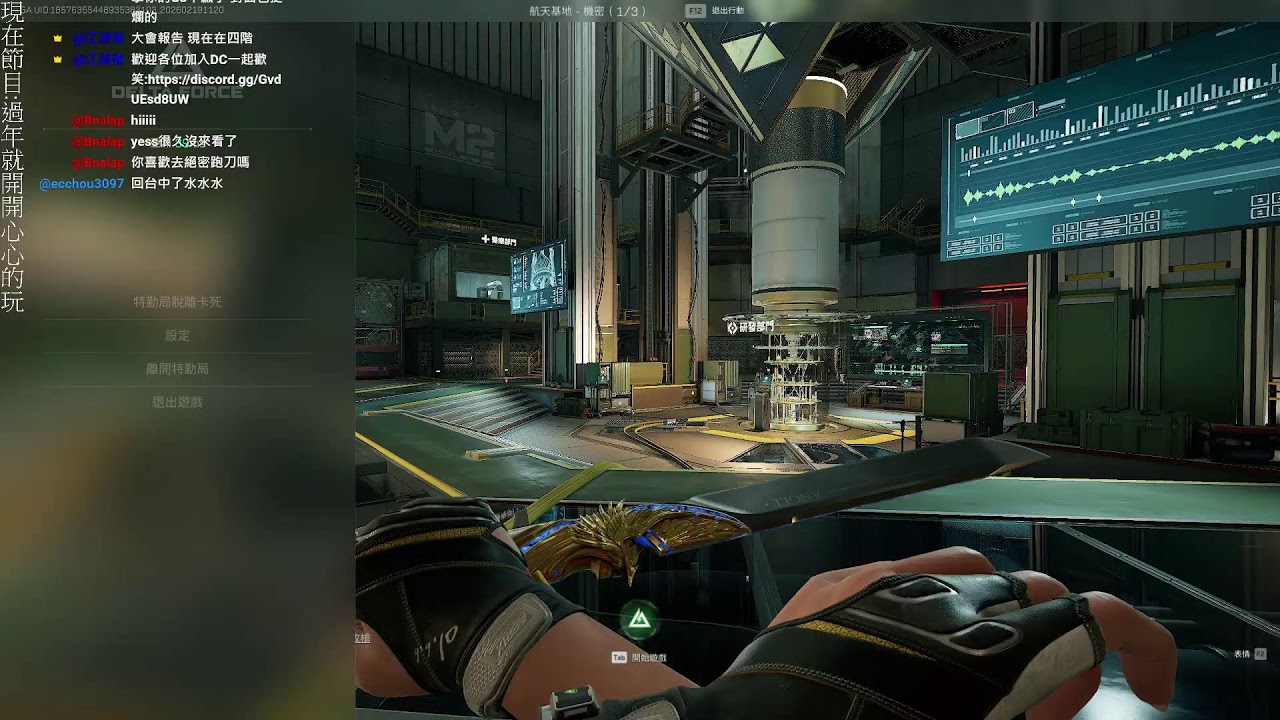The width and height of the screenshot is (1280, 720).
Task: Open the 設定 settings menu
Action: point(177,336)
